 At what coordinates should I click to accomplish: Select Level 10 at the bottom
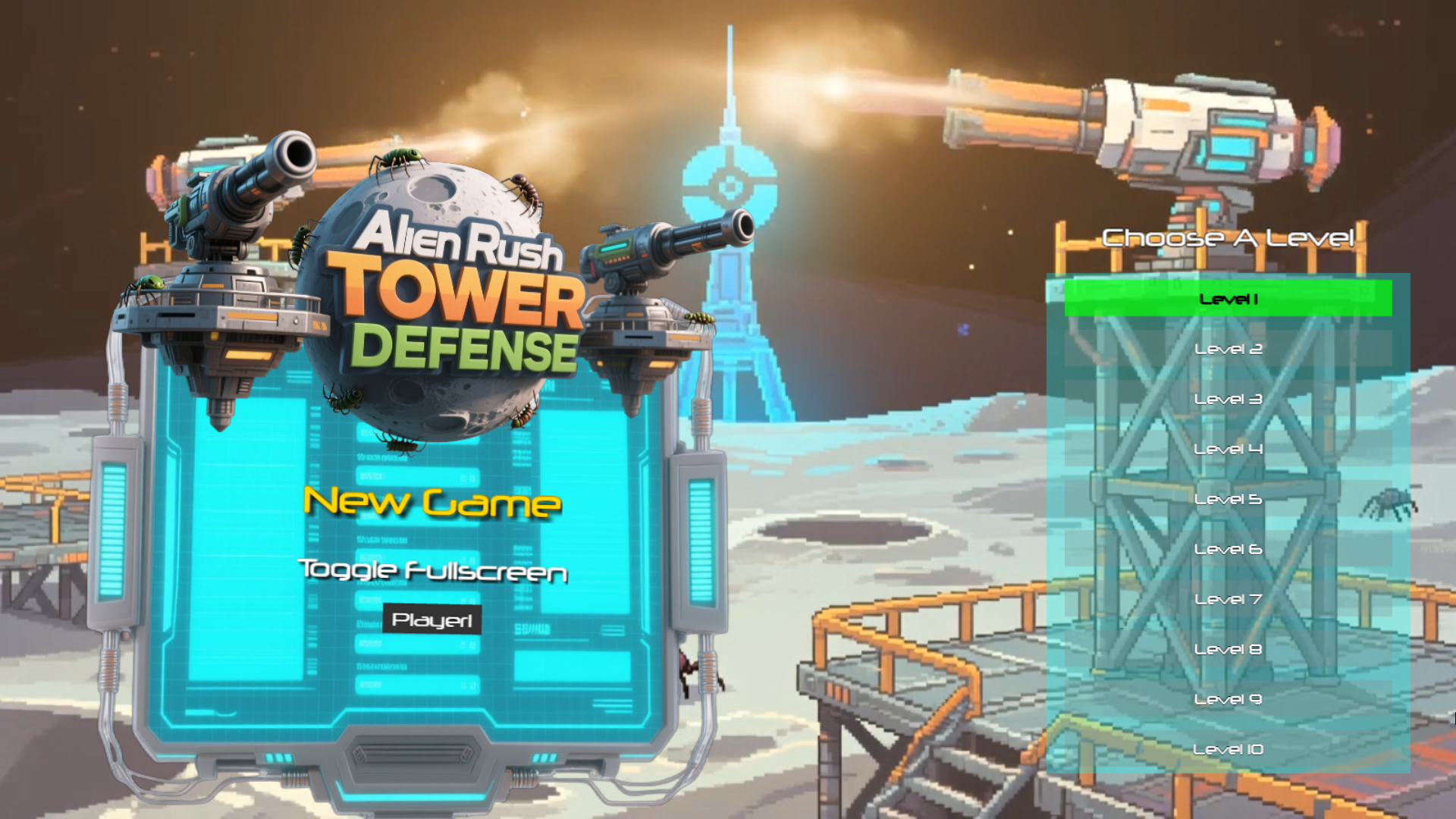[1228, 749]
